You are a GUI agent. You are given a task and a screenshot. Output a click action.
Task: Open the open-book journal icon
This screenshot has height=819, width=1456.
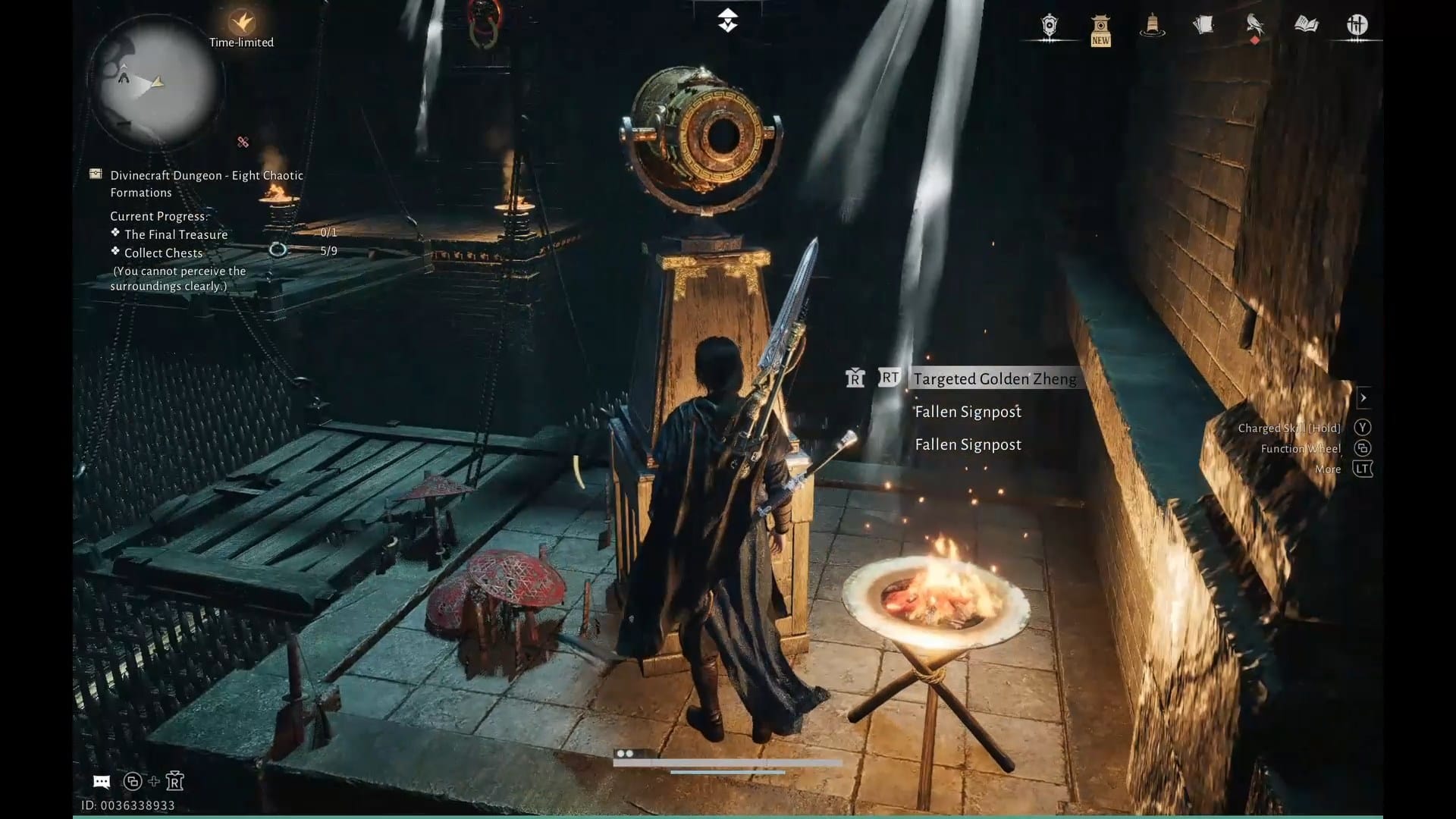1306,26
